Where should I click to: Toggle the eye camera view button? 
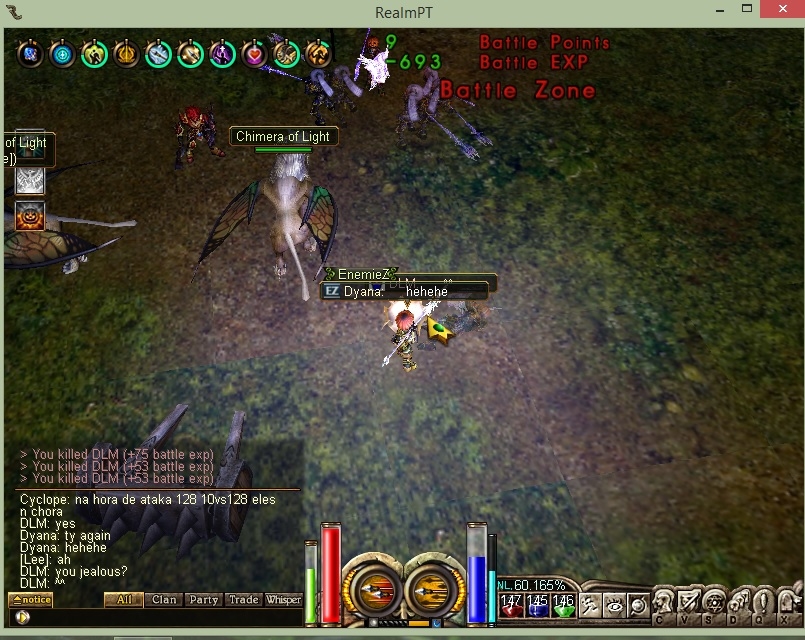614,605
